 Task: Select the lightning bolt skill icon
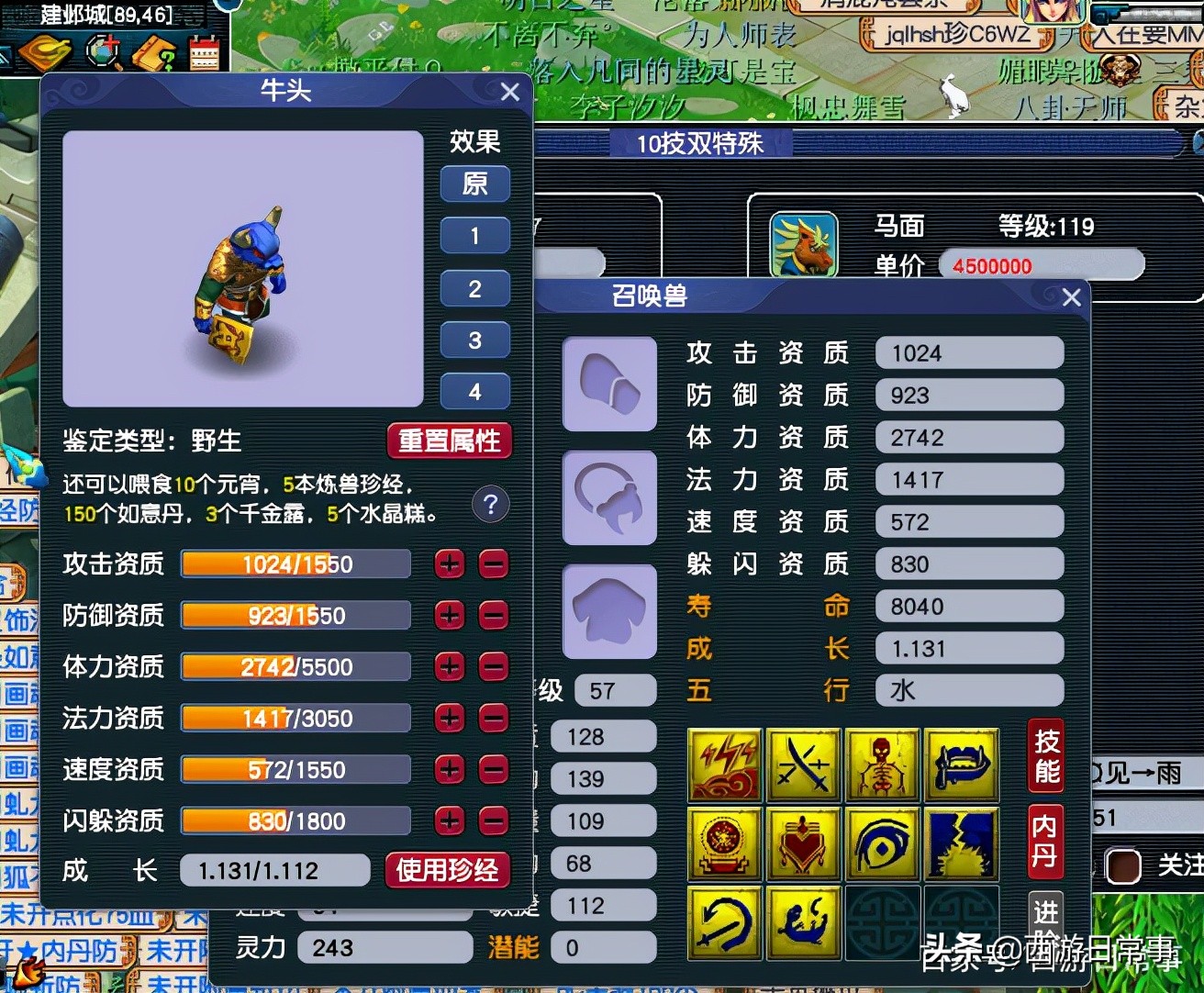pos(724,764)
